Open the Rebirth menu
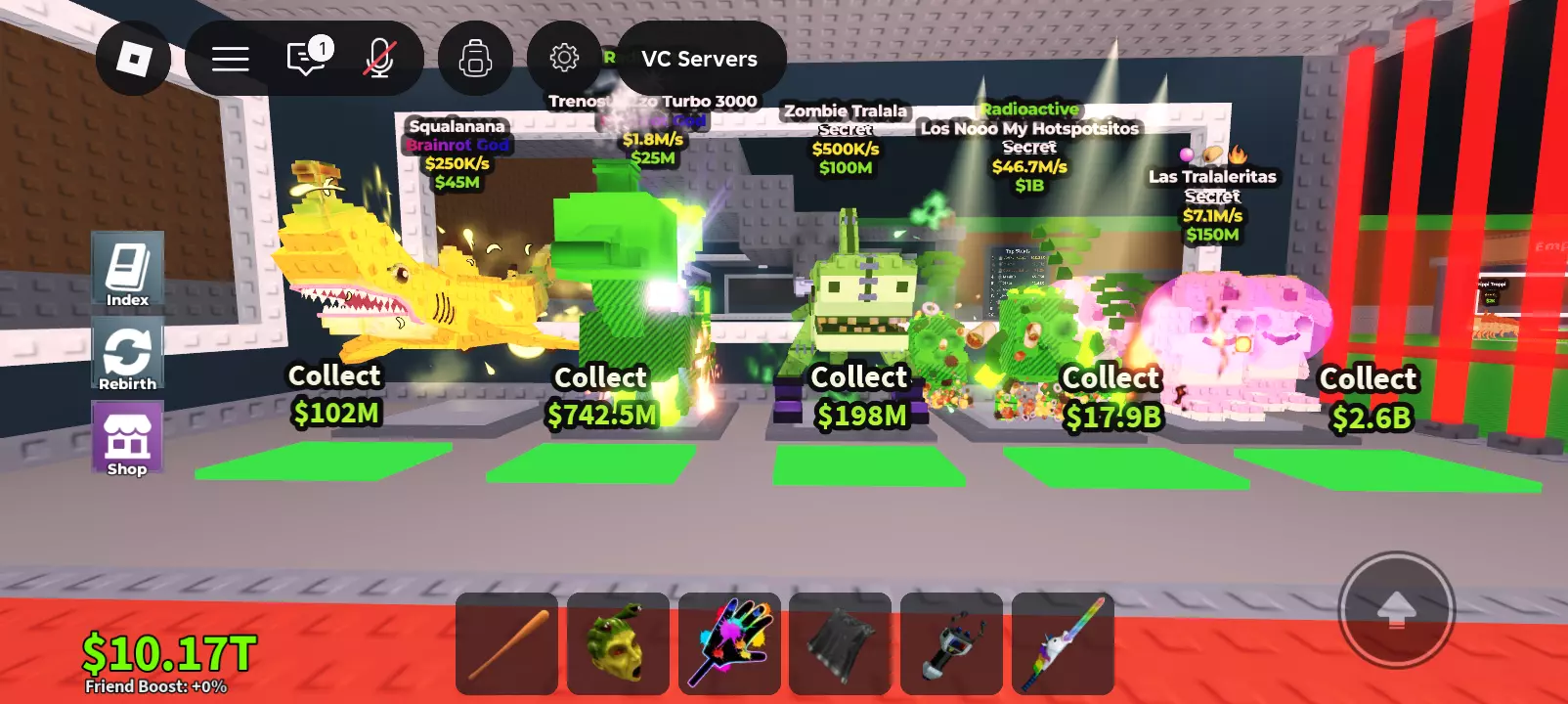1568x704 pixels. click(127, 357)
